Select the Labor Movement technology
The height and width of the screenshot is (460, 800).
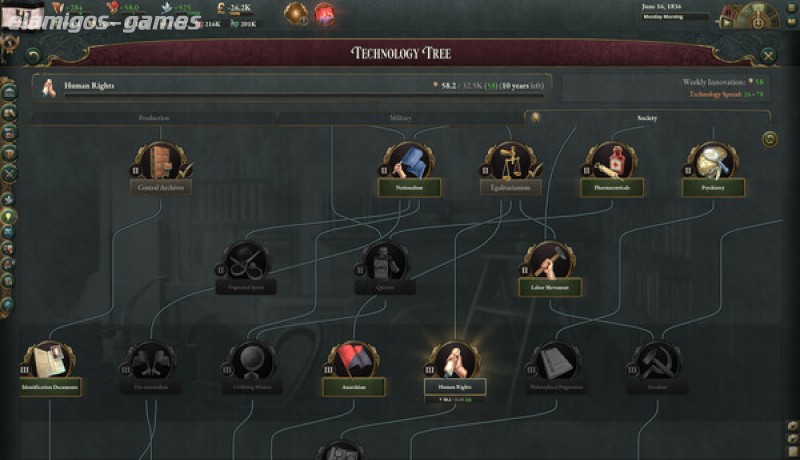[549, 264]
